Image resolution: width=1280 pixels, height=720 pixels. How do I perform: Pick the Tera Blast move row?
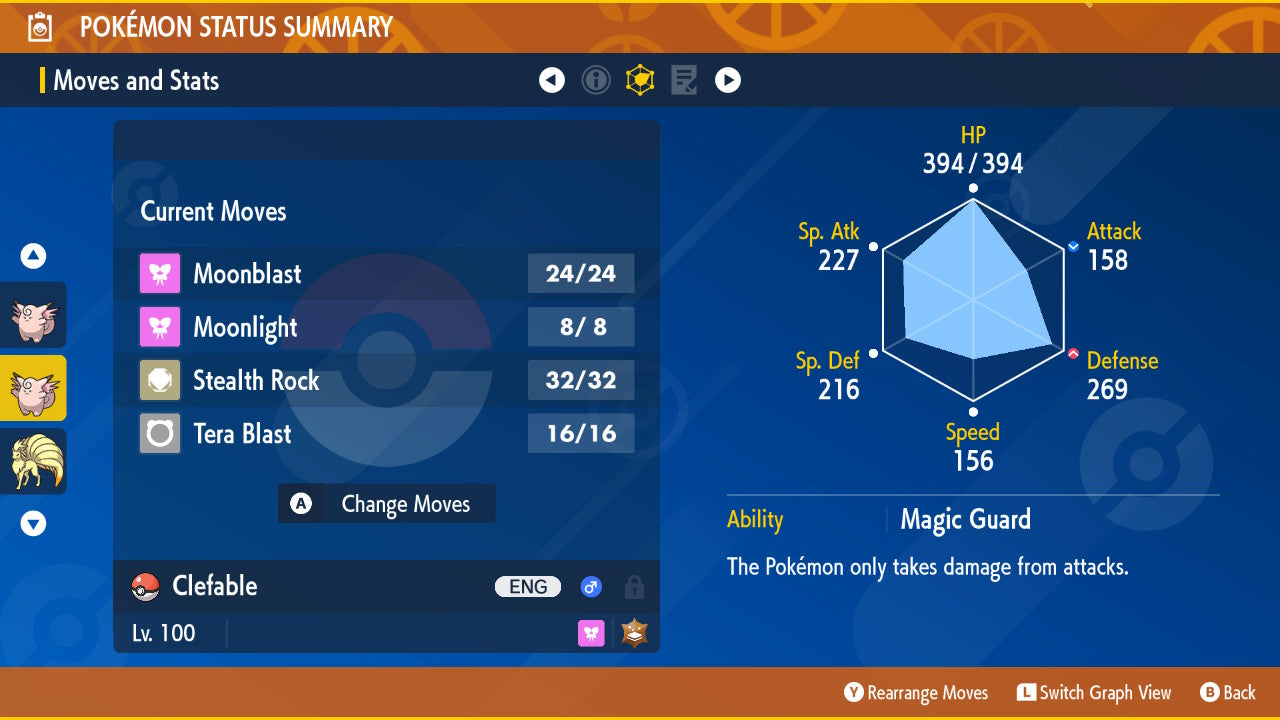point(386,434)
